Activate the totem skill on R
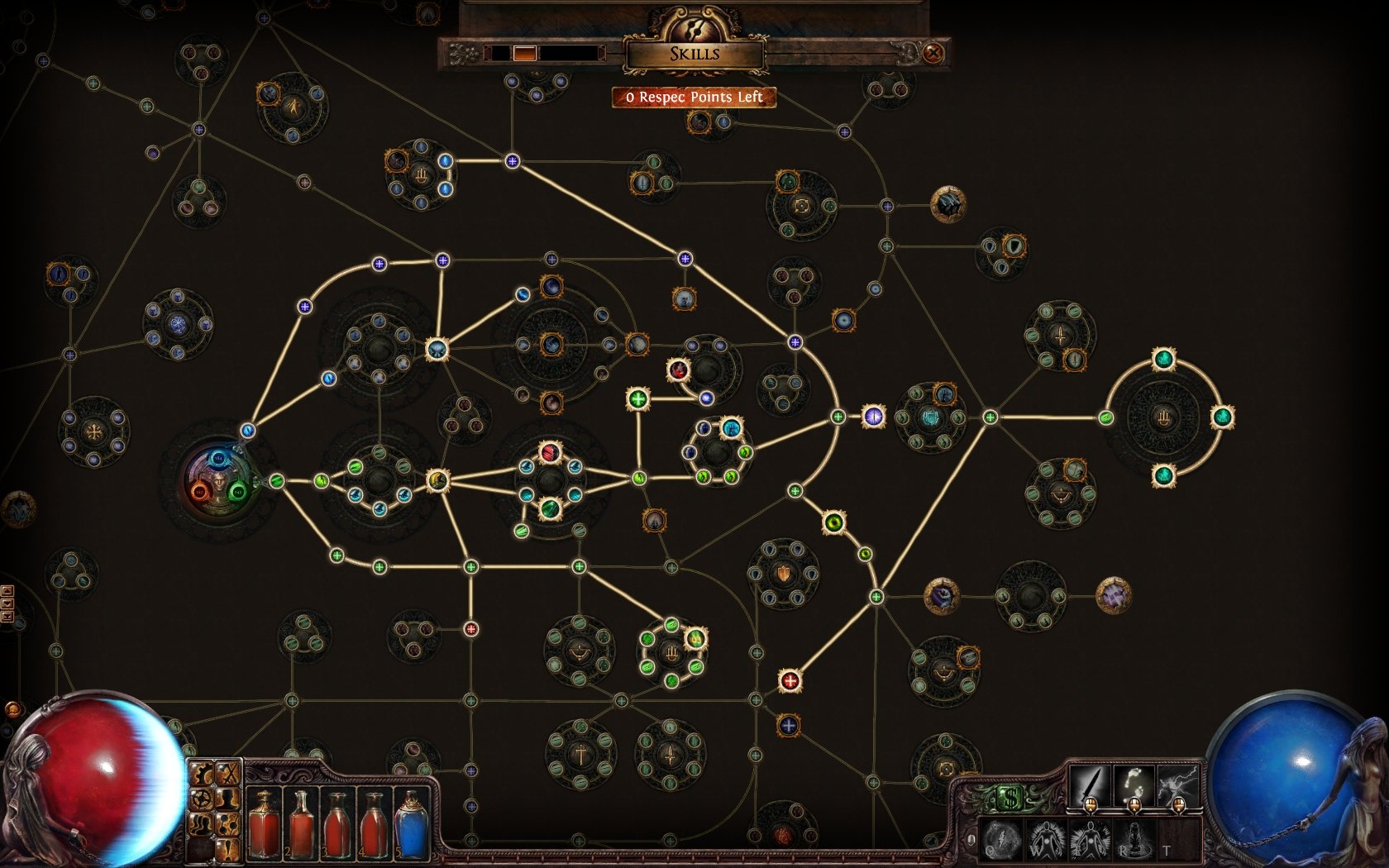Screen dimensions: 1389x868 coord(1134,840)
